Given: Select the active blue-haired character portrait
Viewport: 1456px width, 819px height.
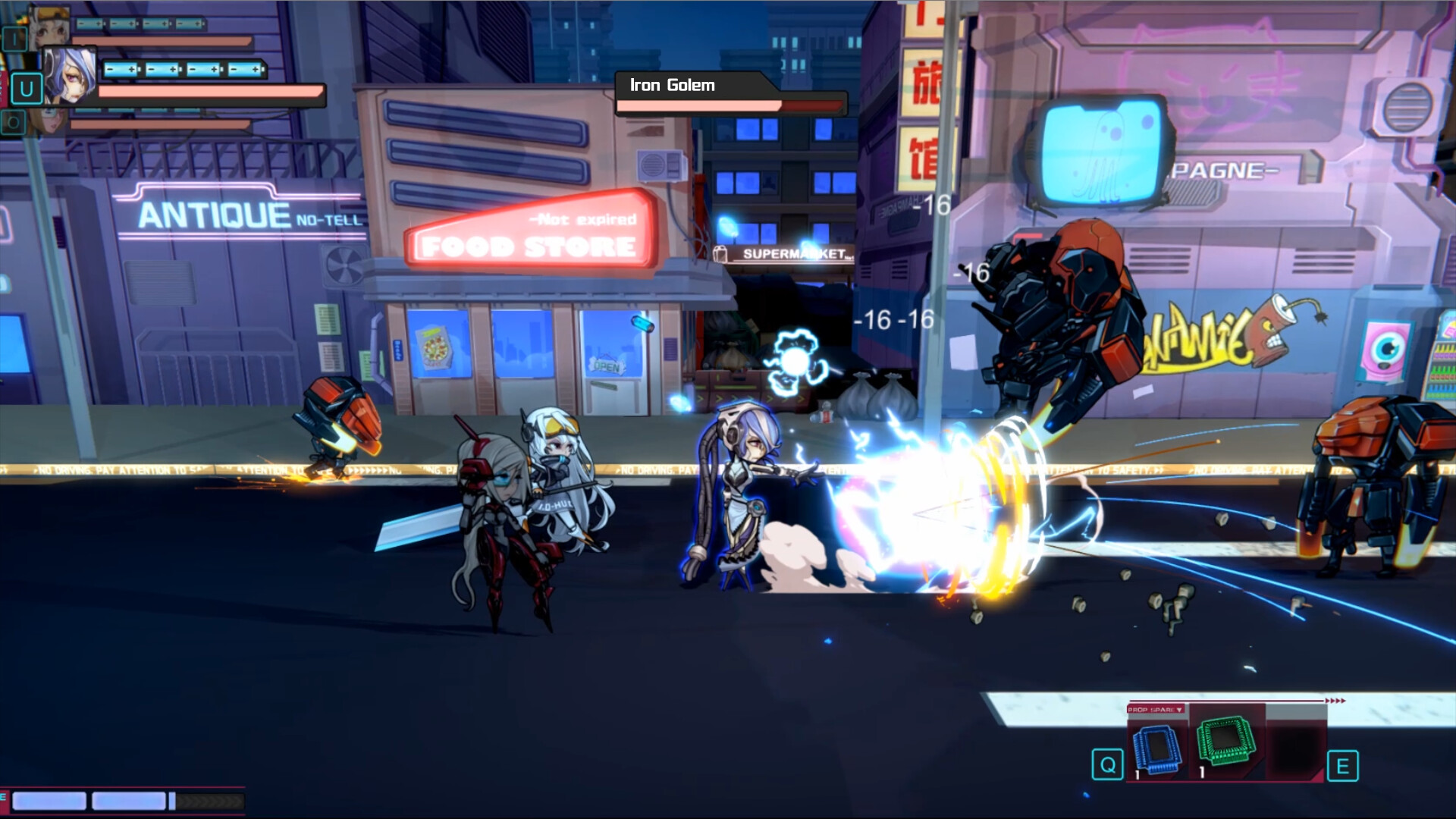Looking at the screenshot, I should [70, 76].
